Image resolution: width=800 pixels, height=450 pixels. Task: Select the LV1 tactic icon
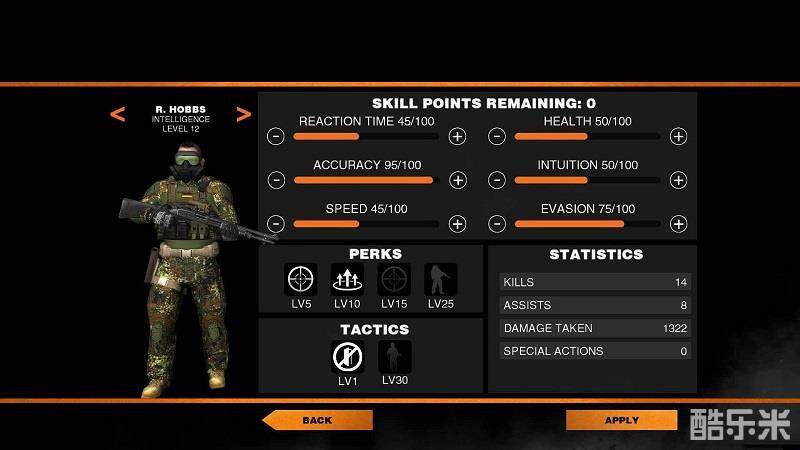point(348,356)
